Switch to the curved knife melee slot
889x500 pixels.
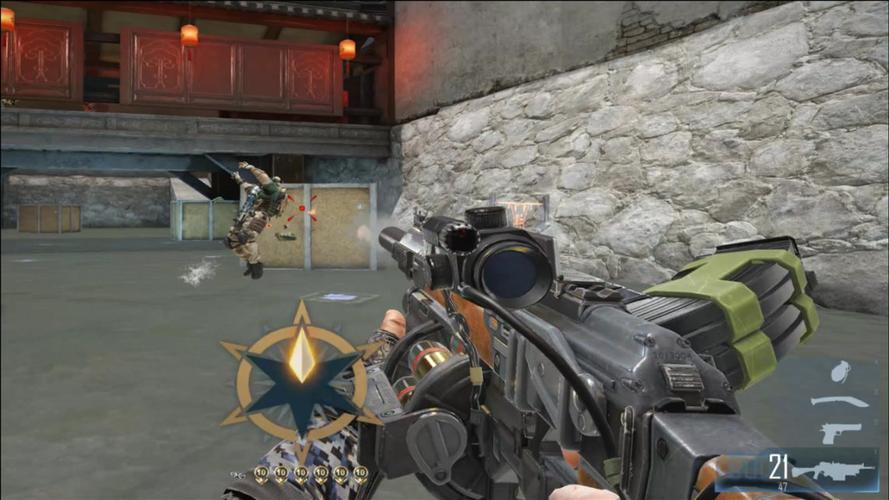point(839,402)
